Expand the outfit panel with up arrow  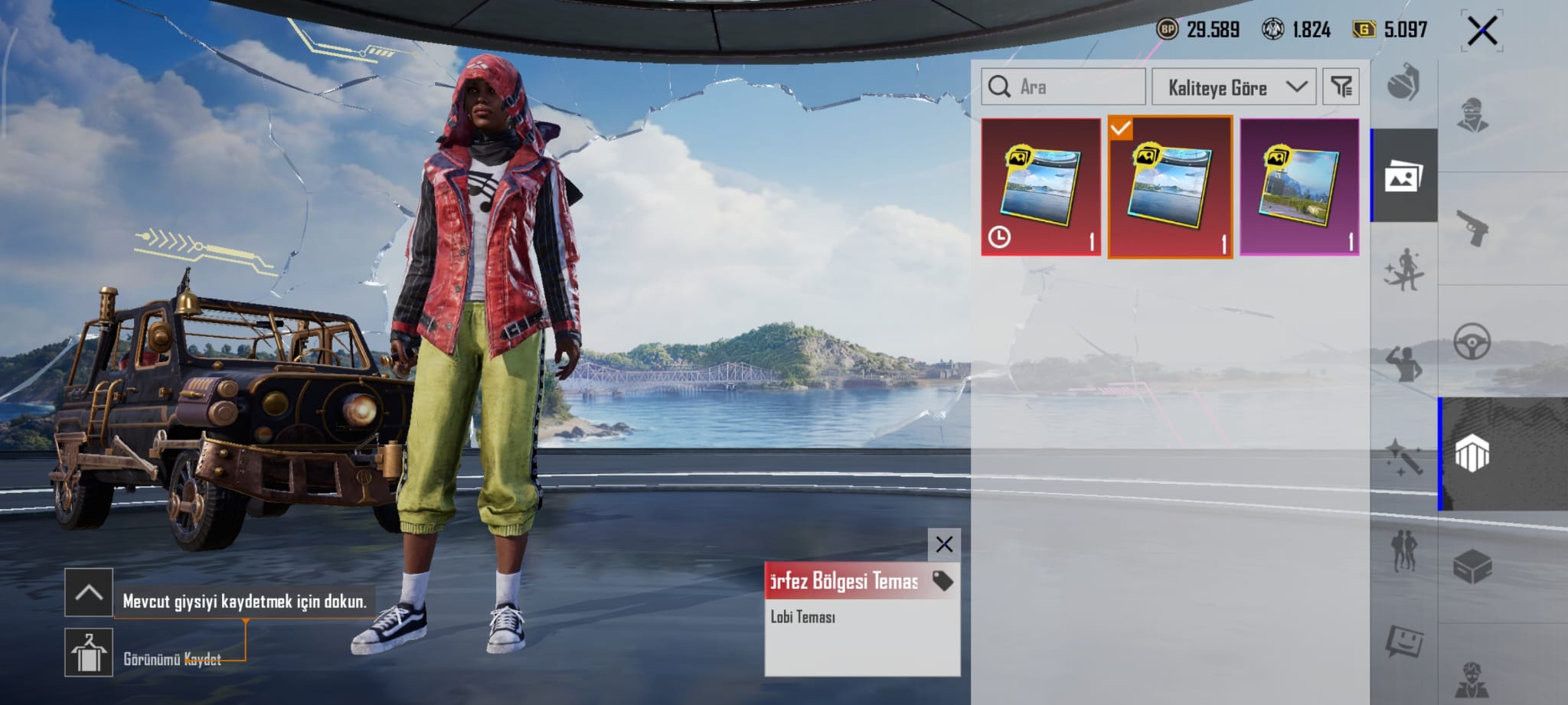pyautogui.click(x=89, y=592)
